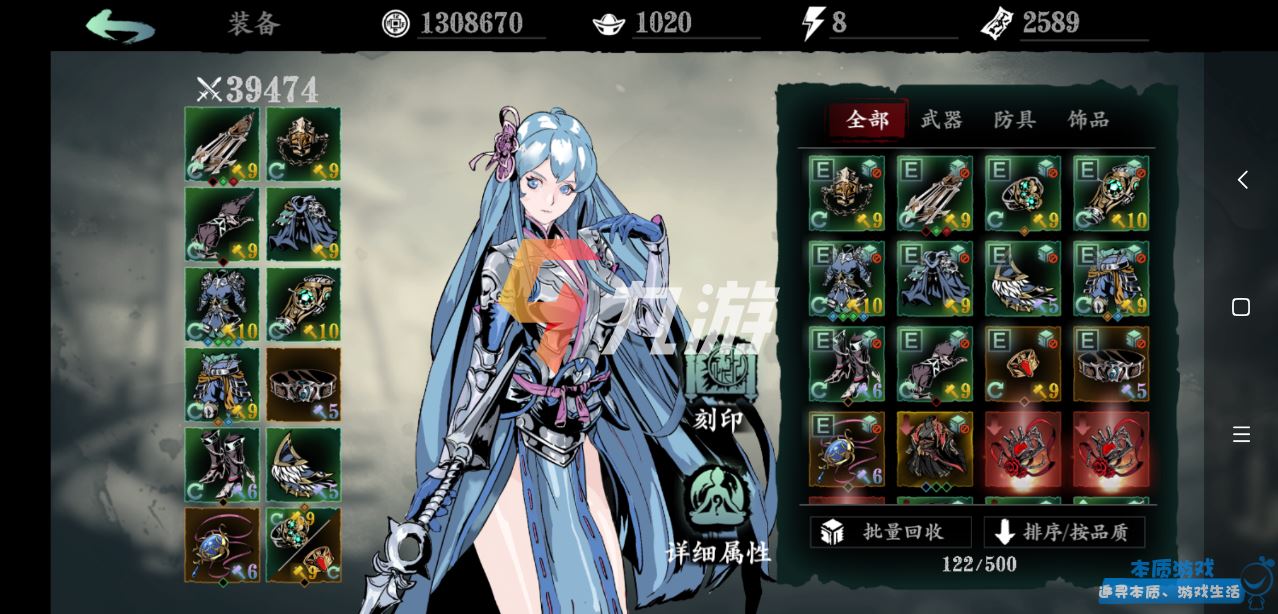Go back with the green arrow
The image size is (1278, 614).
[120, 25]
